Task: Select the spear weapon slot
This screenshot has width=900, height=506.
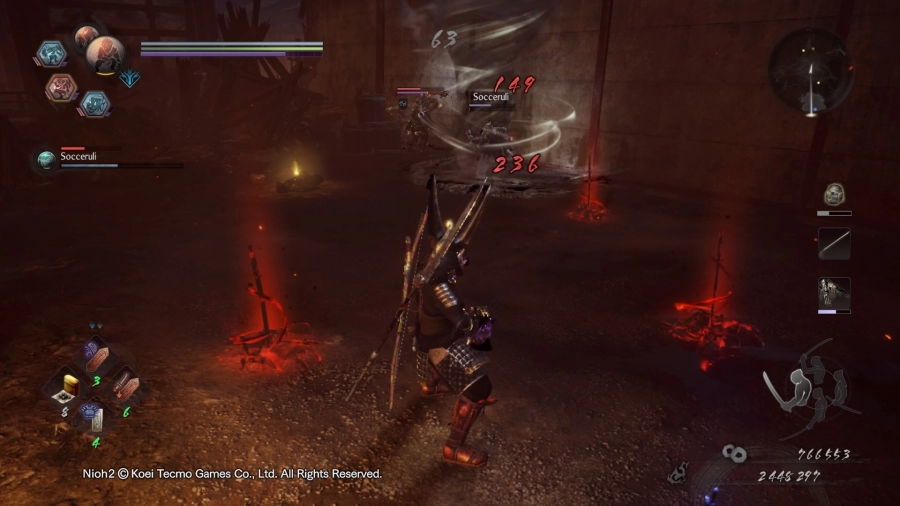Action: tap(834, 243)
